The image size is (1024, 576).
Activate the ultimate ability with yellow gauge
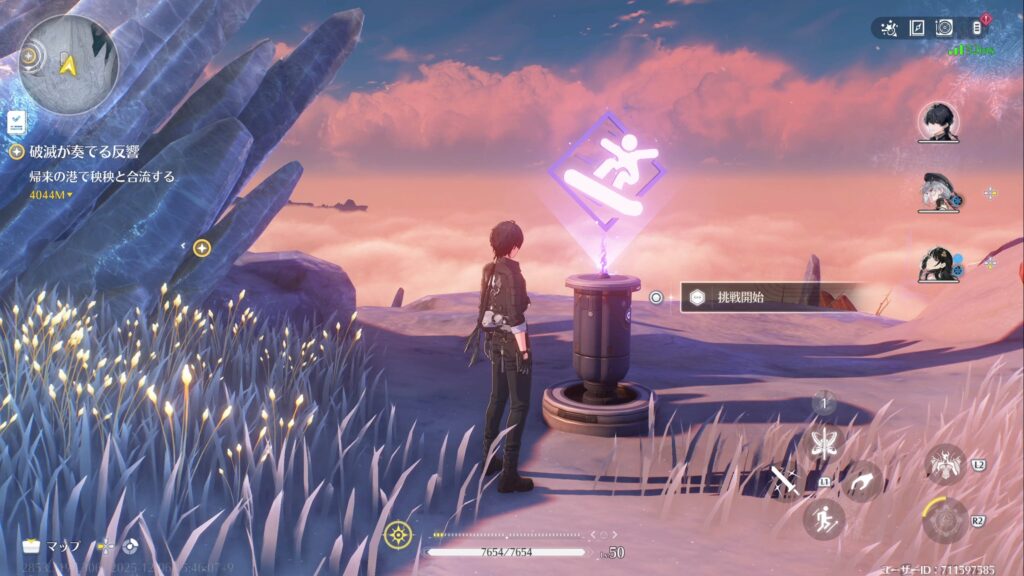[x=945, y=520]
